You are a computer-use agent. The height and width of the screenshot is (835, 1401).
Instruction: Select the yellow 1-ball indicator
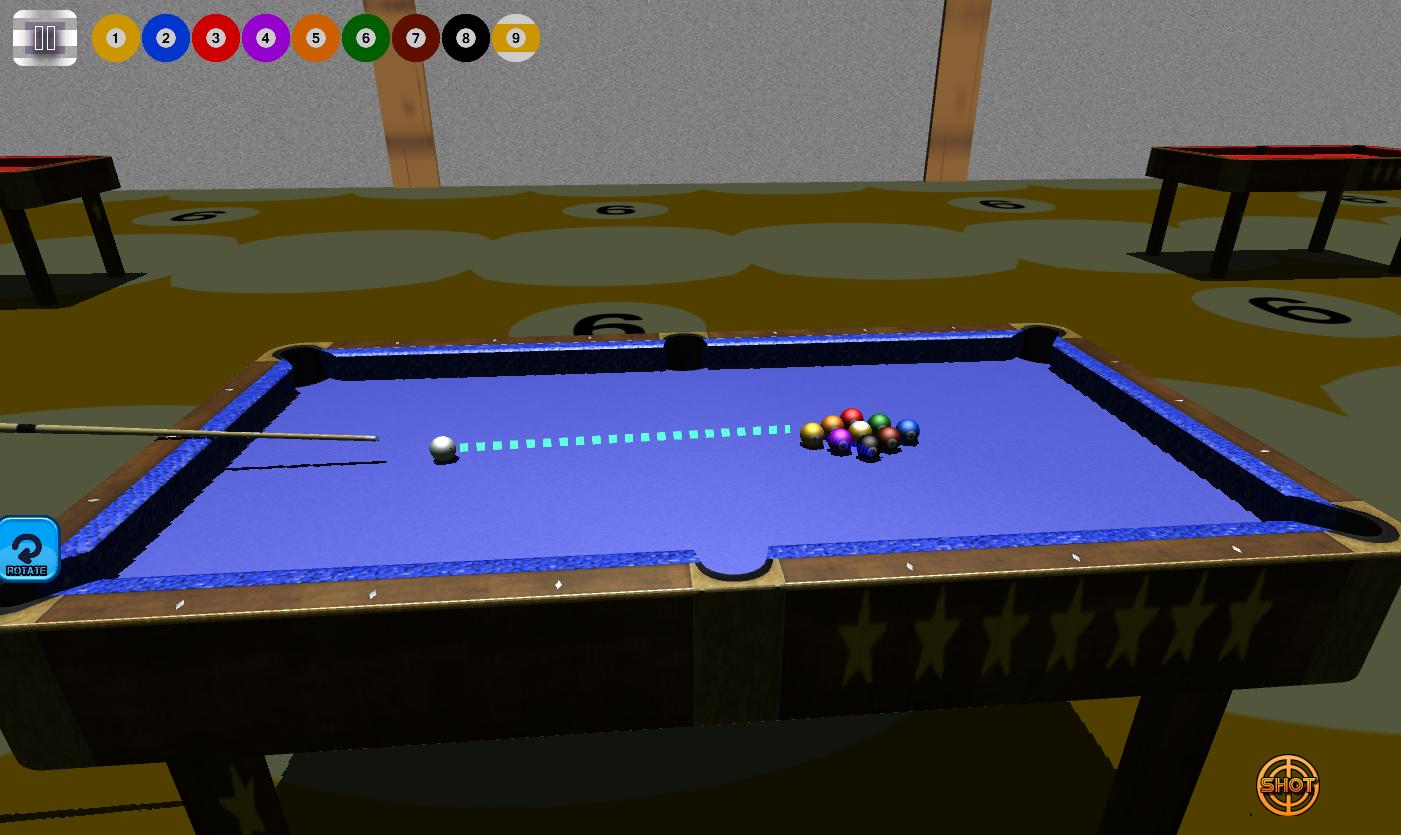[115, 38]
